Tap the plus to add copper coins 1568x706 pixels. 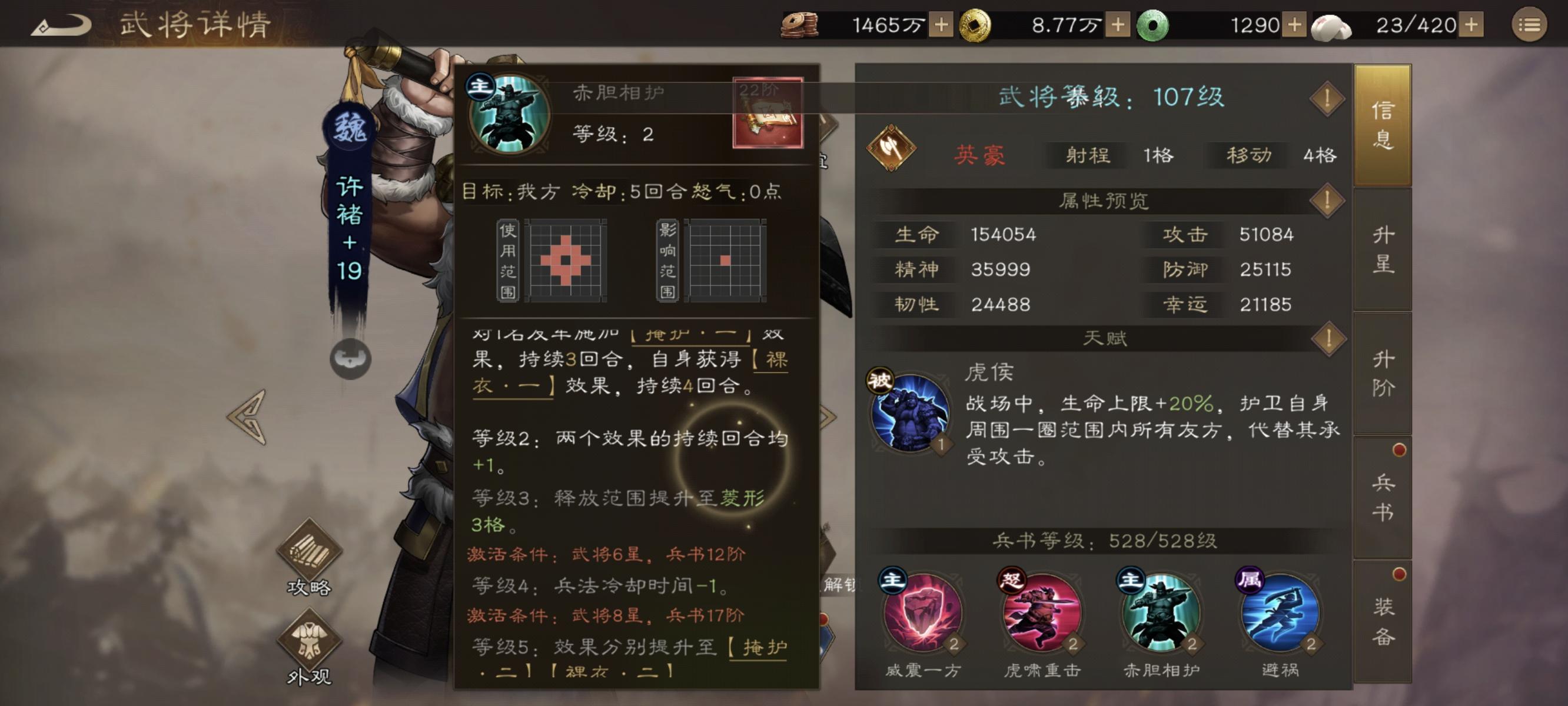pos(942,25)
